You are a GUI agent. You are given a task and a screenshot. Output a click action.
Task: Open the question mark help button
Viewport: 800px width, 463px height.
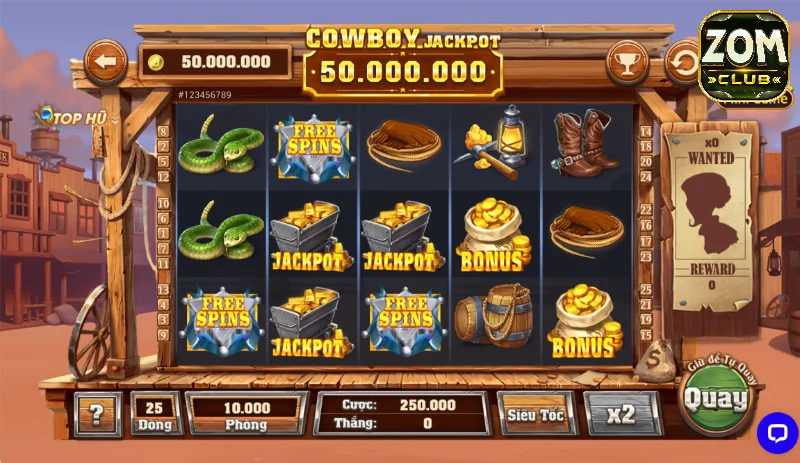[x=97, y=414]
